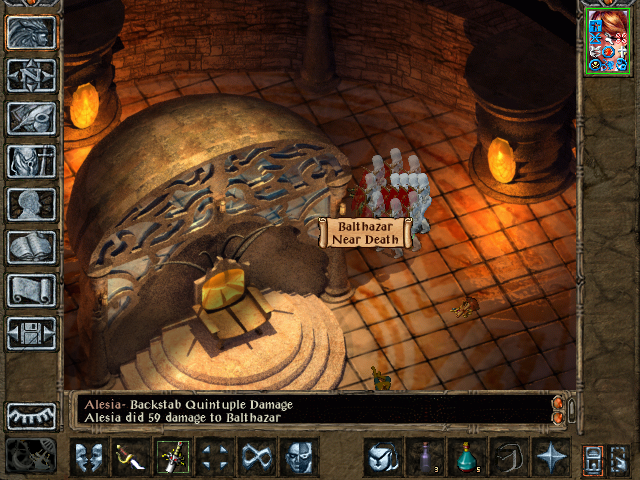Rest the party with the closed eye button

point(31,415)
